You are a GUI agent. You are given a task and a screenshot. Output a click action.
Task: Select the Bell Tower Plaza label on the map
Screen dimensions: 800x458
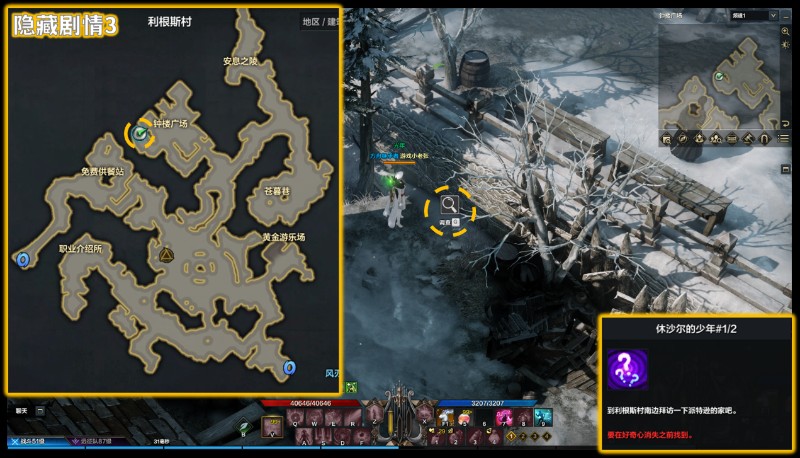[170, 124]
